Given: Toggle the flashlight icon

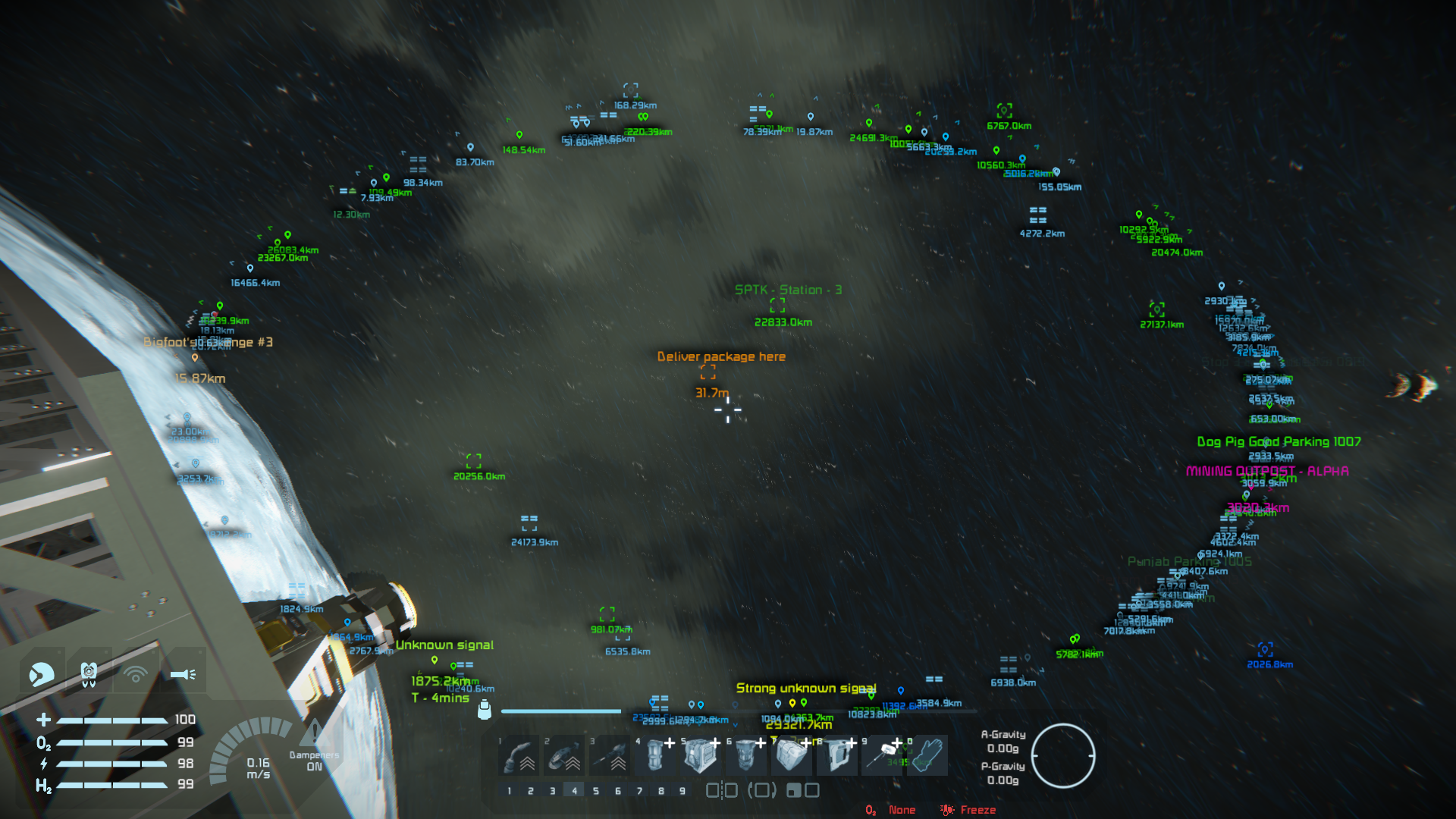Looking at the screenshot, I should click(x=183, y=673).
